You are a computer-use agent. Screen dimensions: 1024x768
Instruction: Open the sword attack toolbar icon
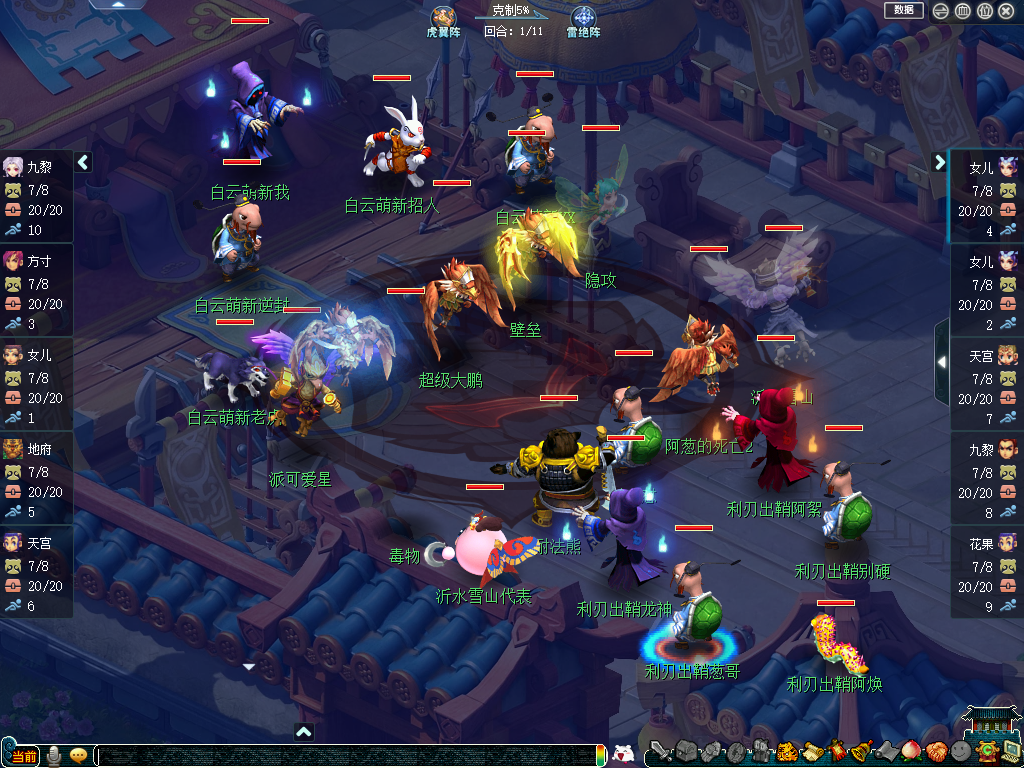pyautogui.click(x=660, y=752)
